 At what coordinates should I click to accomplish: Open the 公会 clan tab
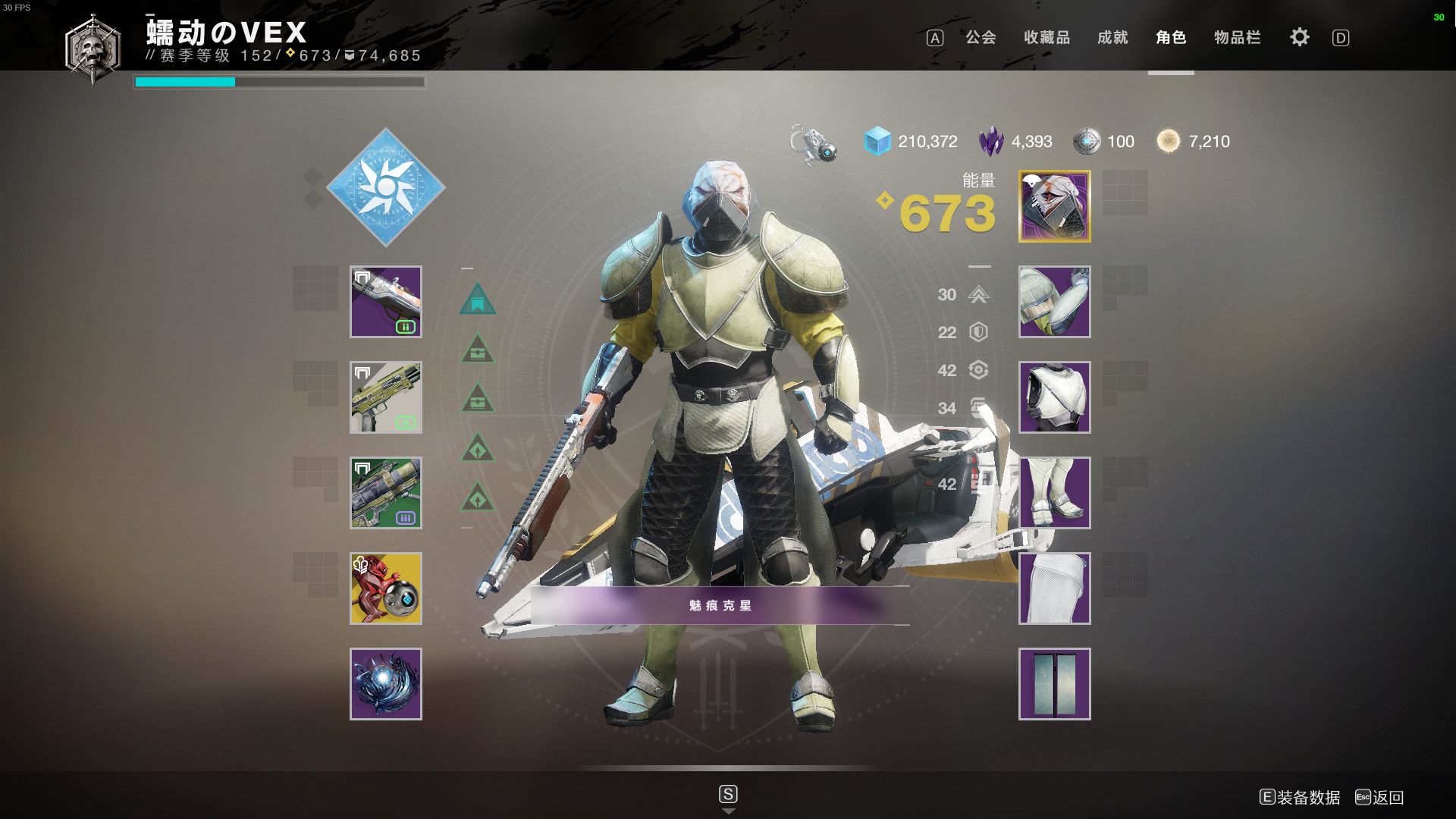pyautogui.click(x=980, y=37)
